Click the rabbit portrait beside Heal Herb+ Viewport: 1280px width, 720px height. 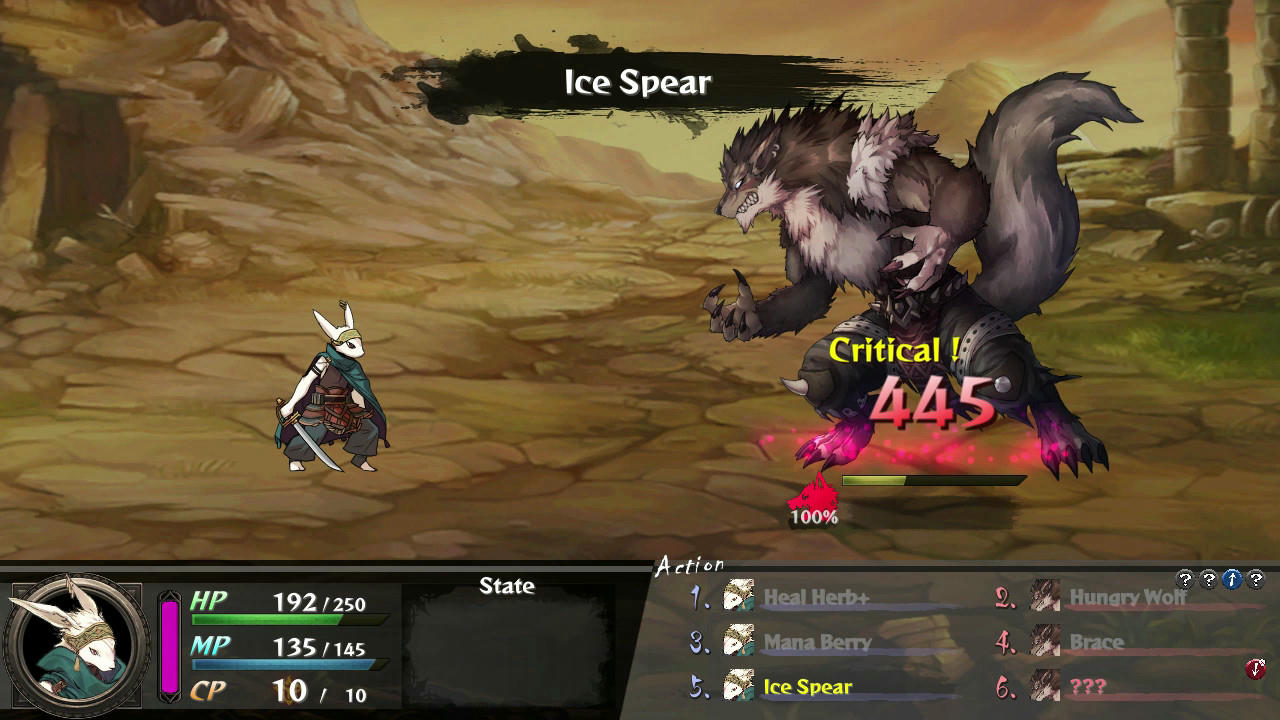pyautogui.click(x=737, y=597)
